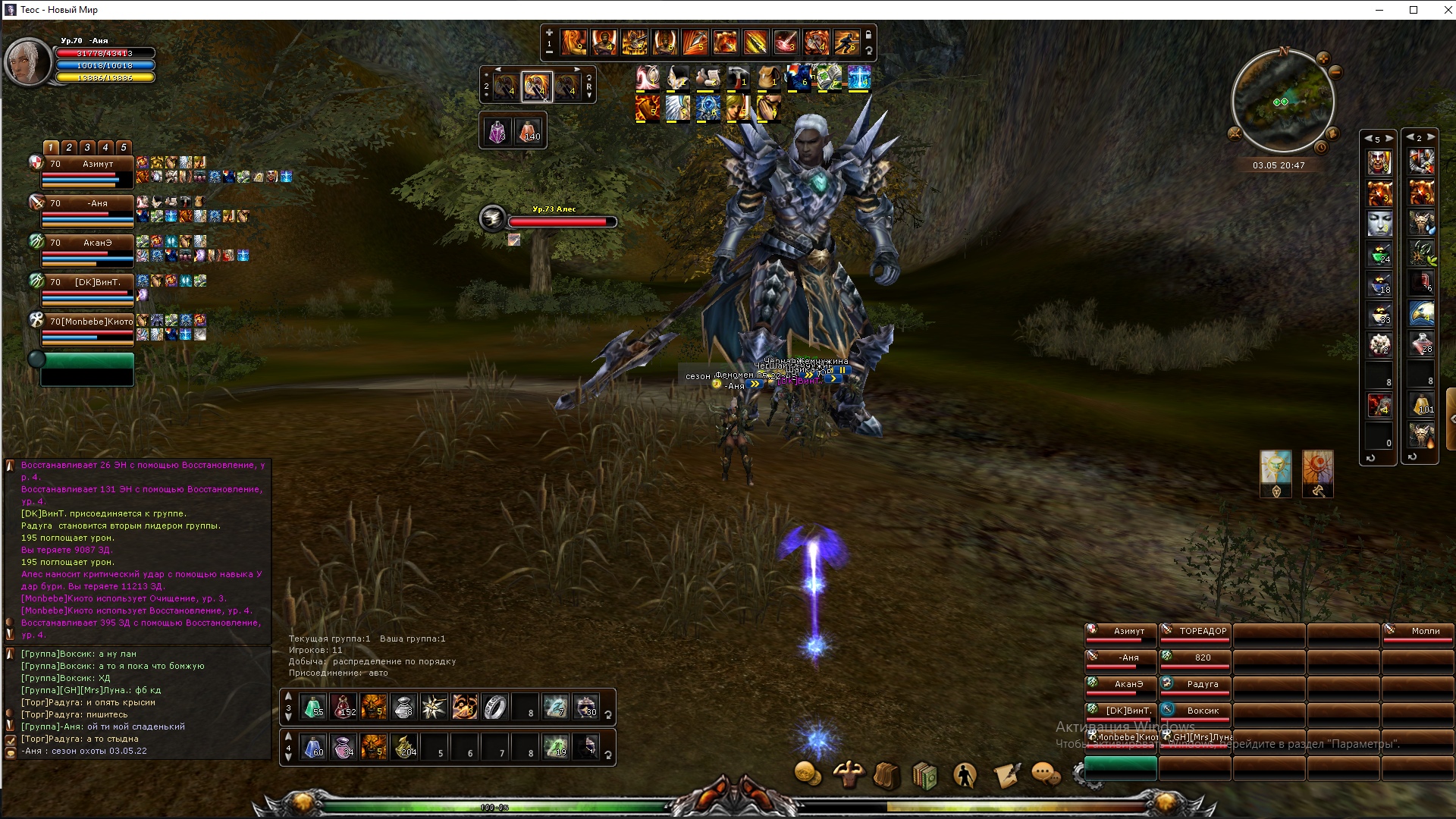Viewport: 1456px width, 819px height.
Task: Use the blue potion with 60 charges
Action: (314, 747)
